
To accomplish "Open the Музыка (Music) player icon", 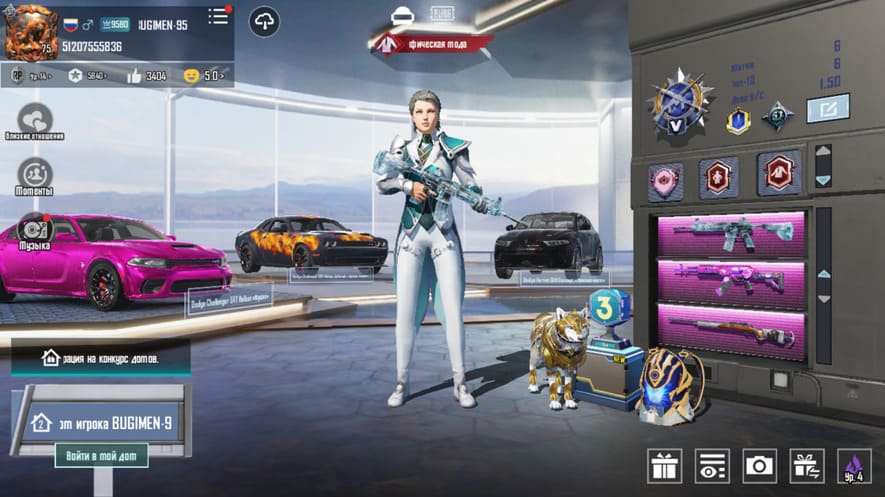I will [x=35, y=229].
